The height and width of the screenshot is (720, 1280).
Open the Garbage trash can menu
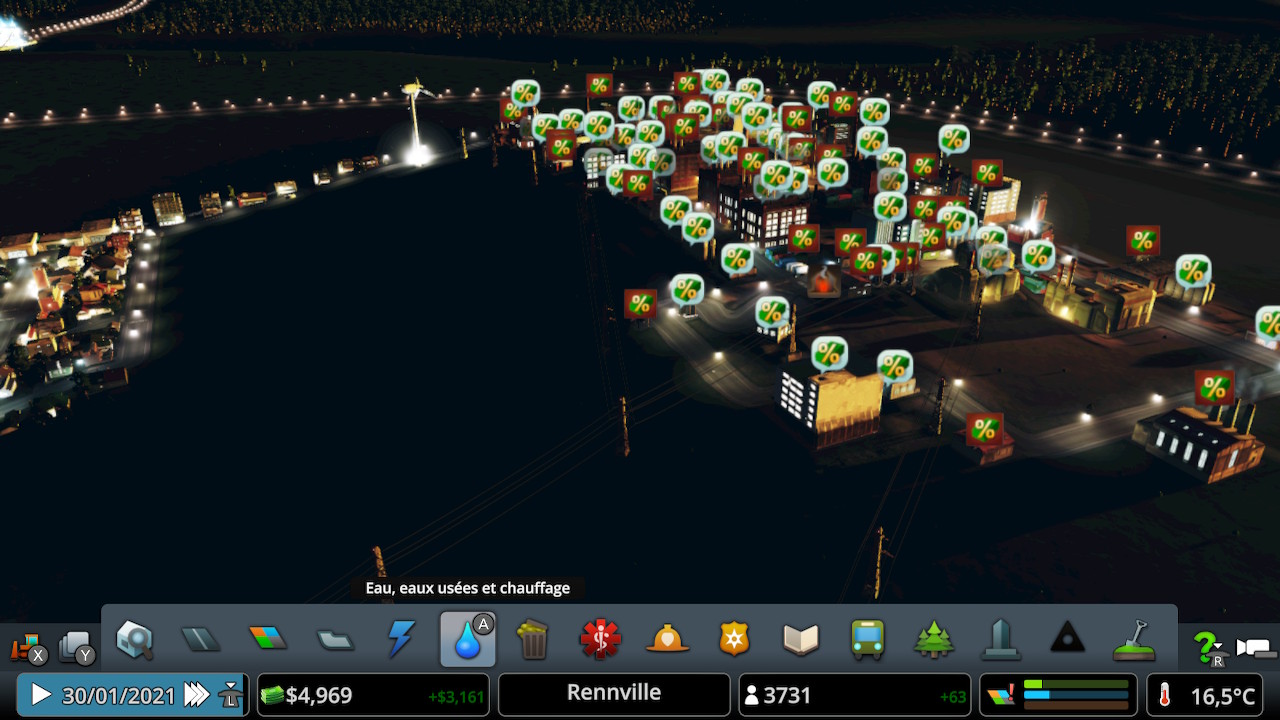click(534, 639)
